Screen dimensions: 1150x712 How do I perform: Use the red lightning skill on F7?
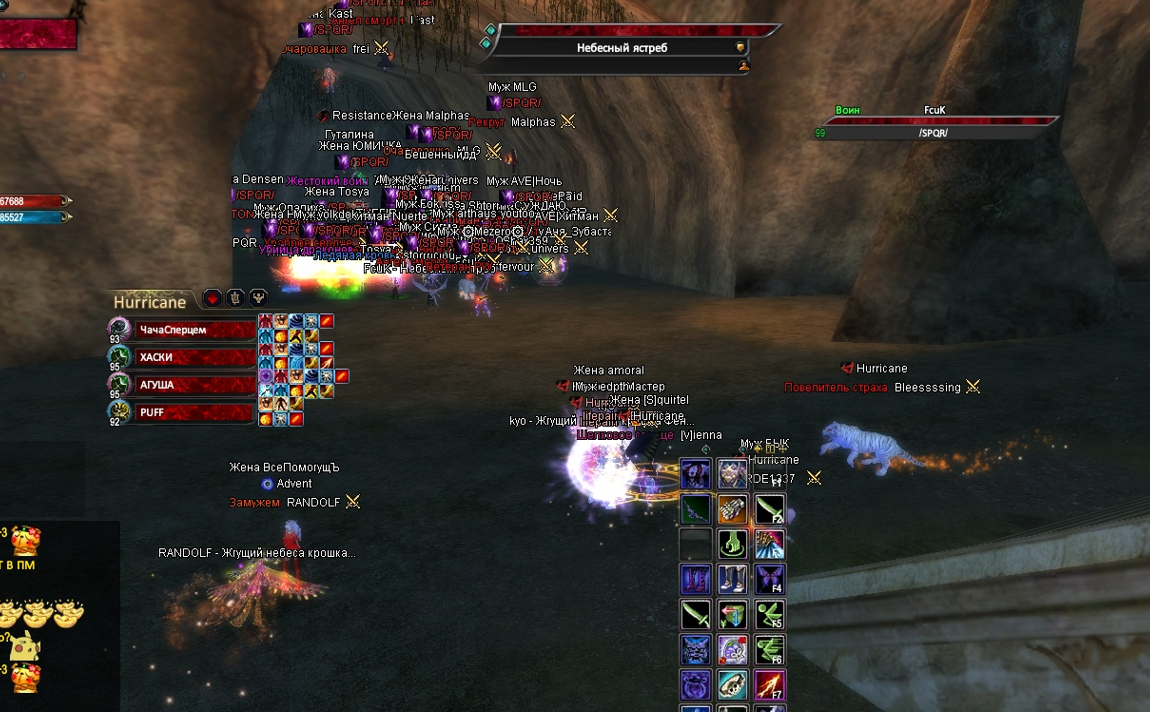point(769,684)
